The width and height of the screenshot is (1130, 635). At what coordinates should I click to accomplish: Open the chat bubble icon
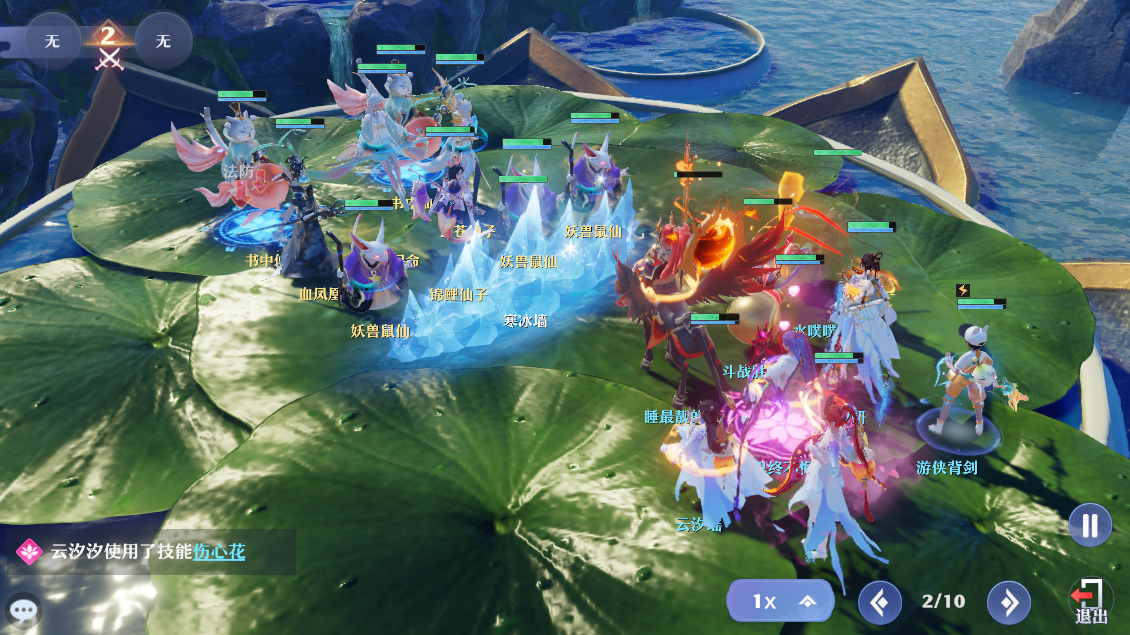coord(23,609)
